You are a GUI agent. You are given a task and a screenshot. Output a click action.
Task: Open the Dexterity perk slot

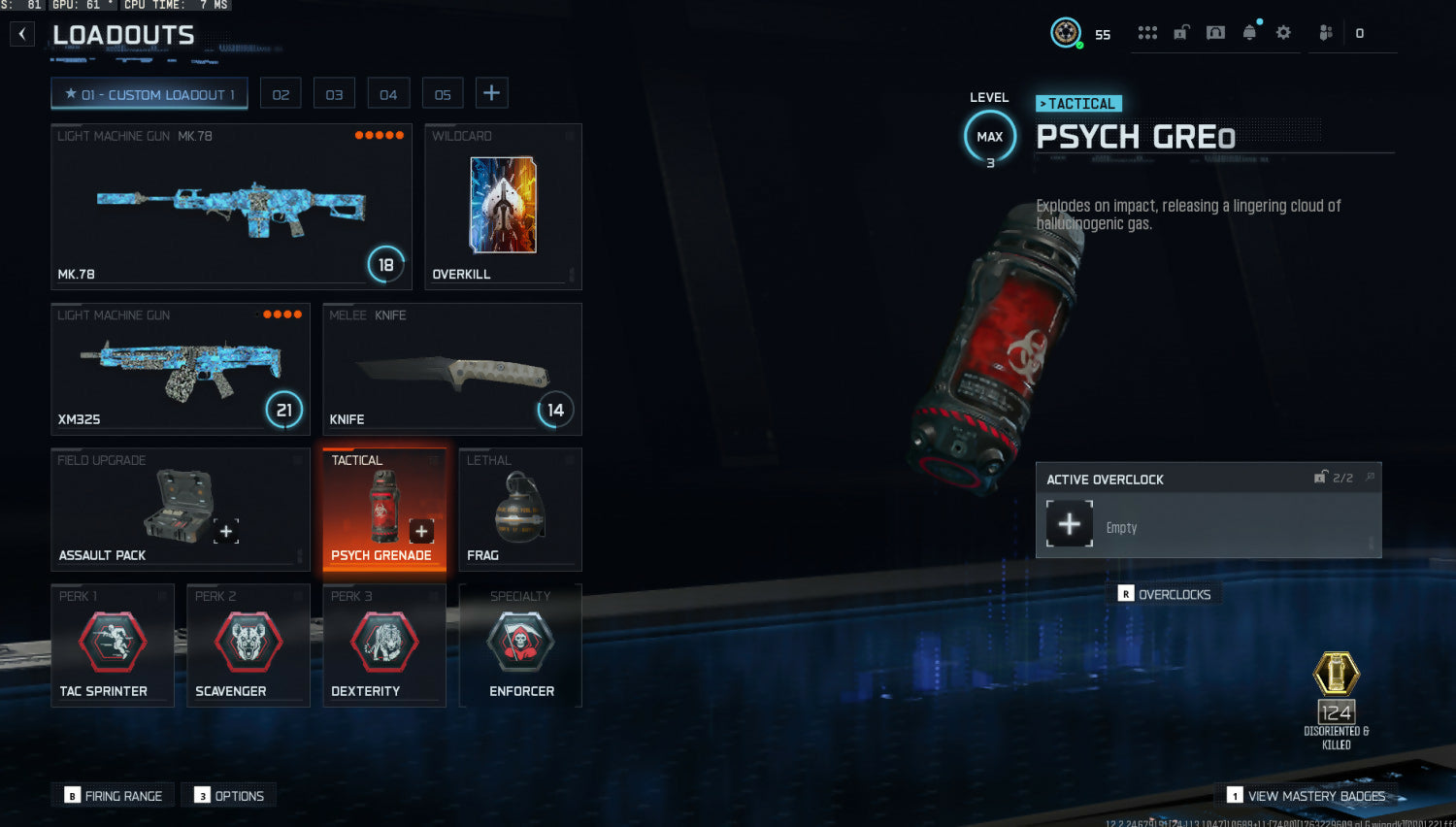tap(384, 645)
